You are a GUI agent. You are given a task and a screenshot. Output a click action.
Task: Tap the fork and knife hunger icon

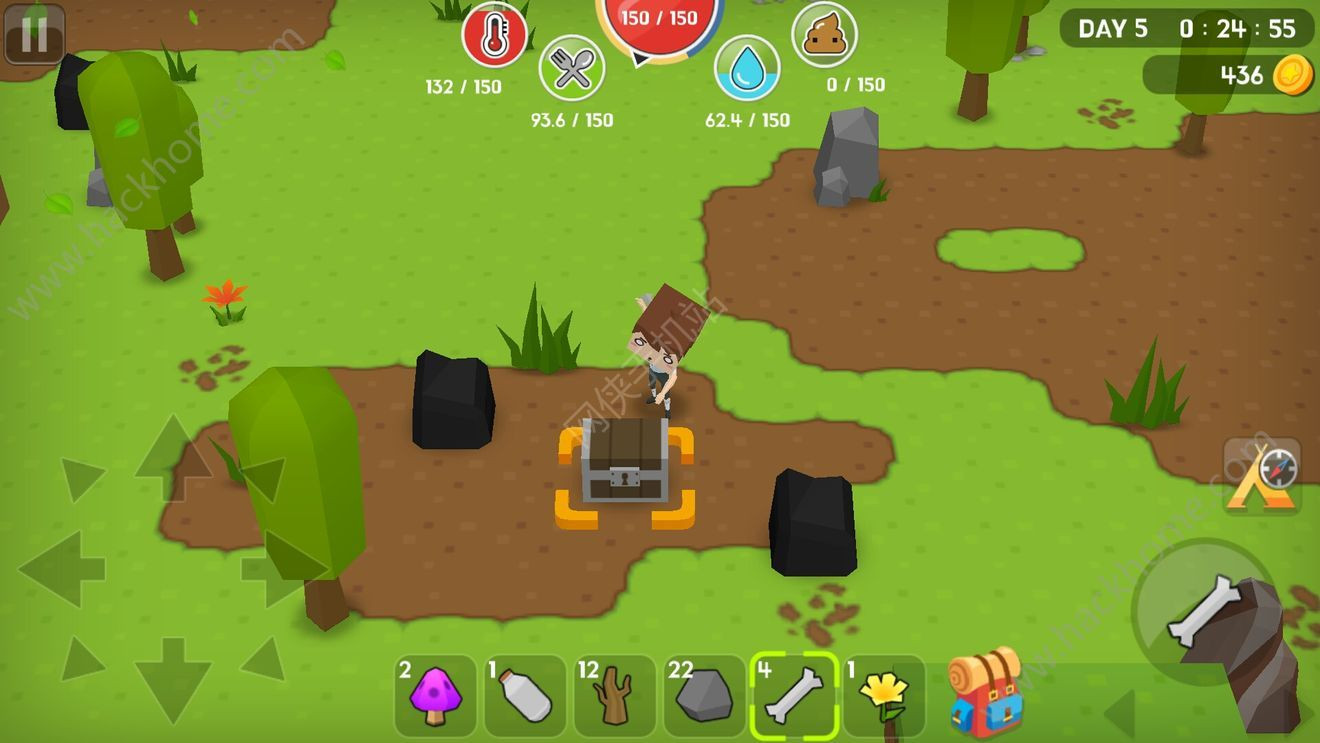pos(571,68)
